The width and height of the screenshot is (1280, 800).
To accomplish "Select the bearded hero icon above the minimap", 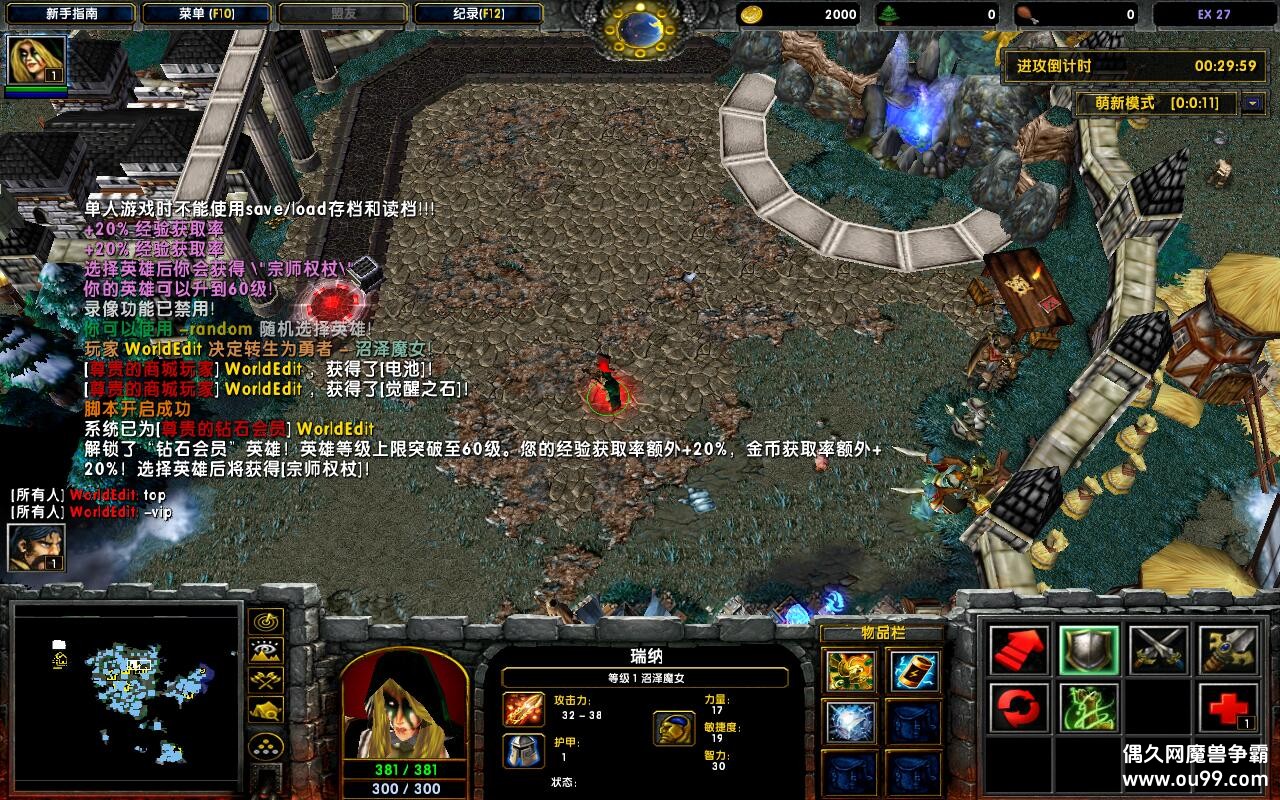I will click(x=37, y=547).
